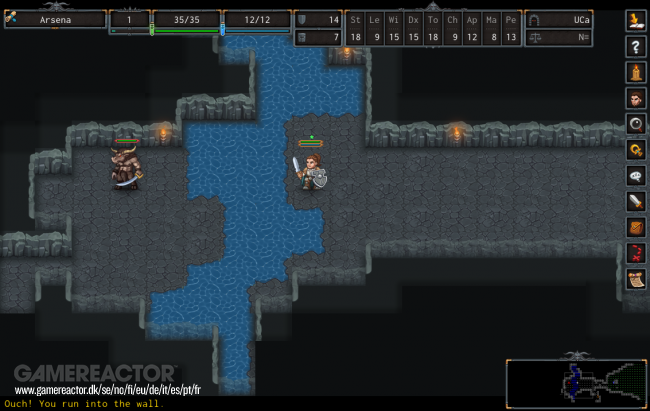The image size is (650, 411).
Task: Choose the sword attack icon
Action: 635,202
